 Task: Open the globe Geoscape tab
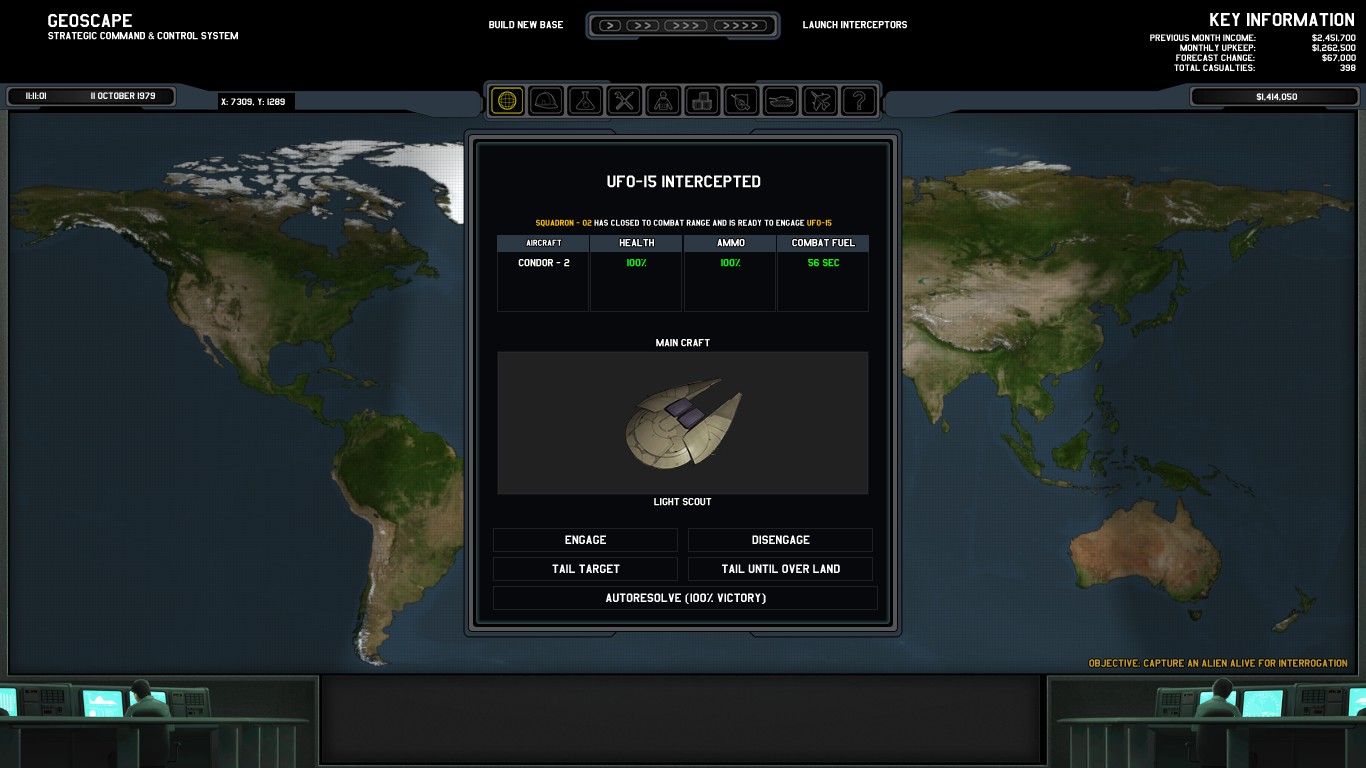(x=507, y=100)
